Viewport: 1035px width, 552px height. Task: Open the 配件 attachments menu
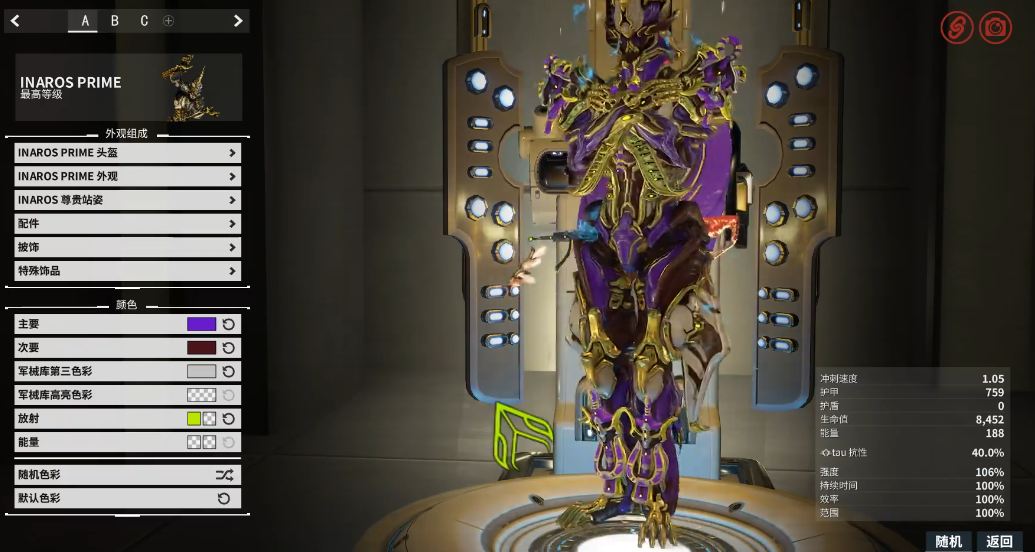click(x=127, y=224)
